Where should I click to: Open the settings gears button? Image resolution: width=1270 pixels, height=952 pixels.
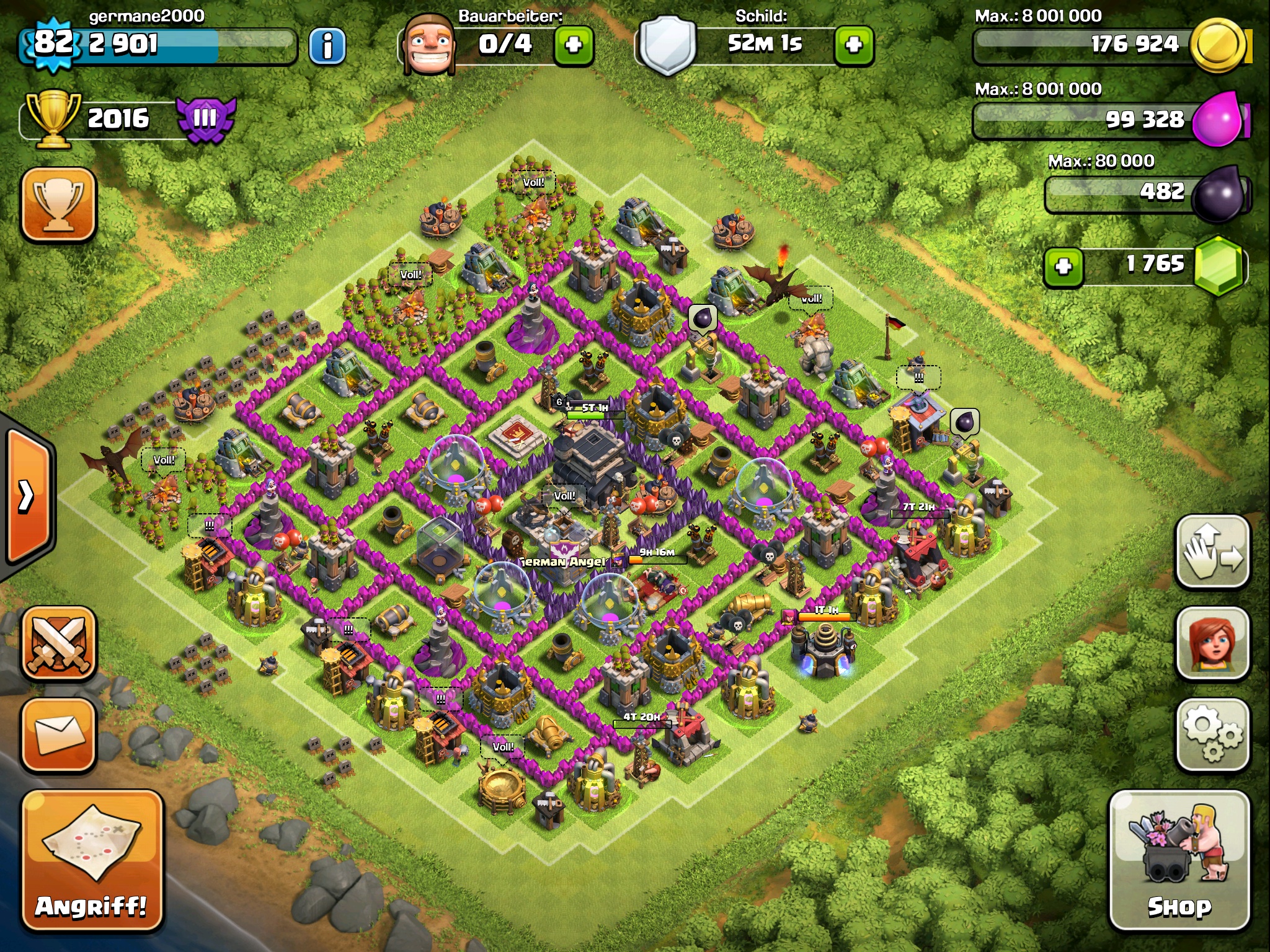click(1212, 734)
